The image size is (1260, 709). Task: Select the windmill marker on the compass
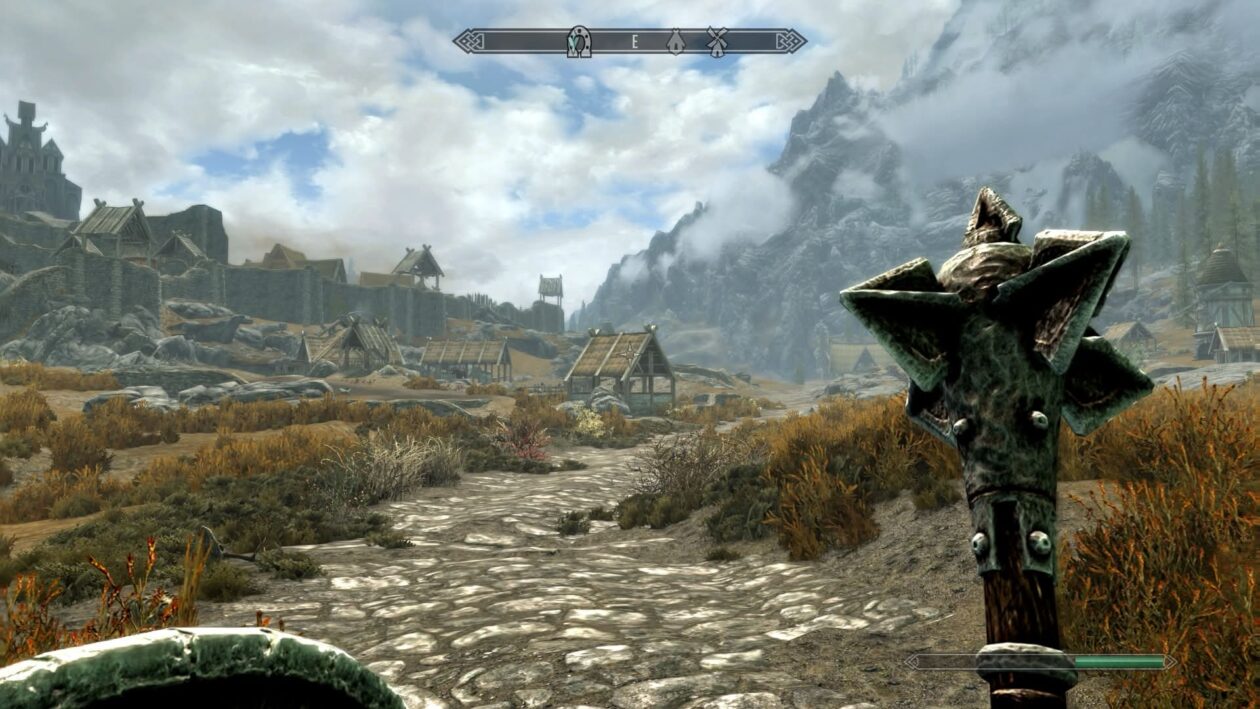point(716,41)
